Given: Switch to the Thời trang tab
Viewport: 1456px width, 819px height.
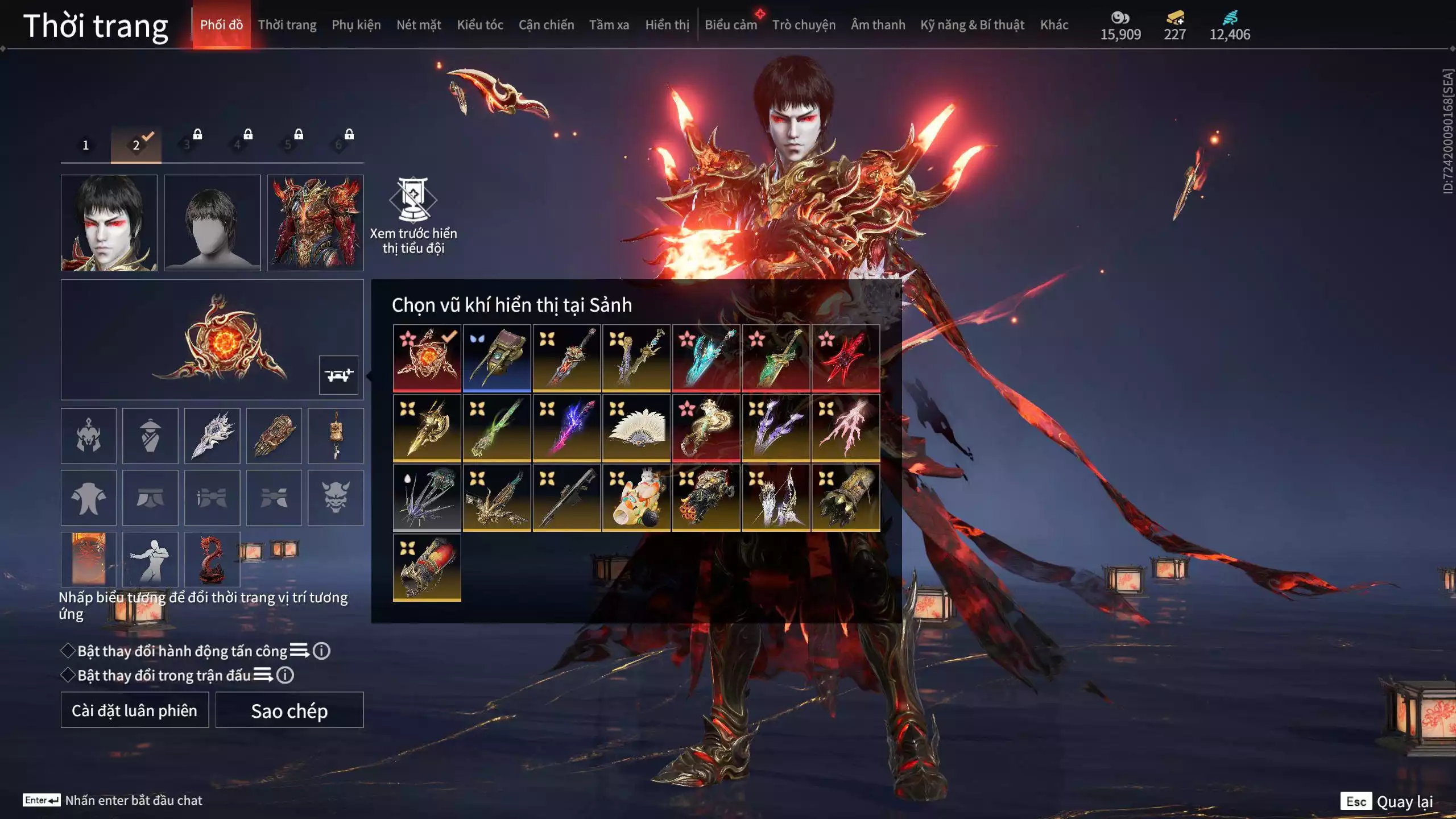Looking at the screenshot, I should 287,25.
